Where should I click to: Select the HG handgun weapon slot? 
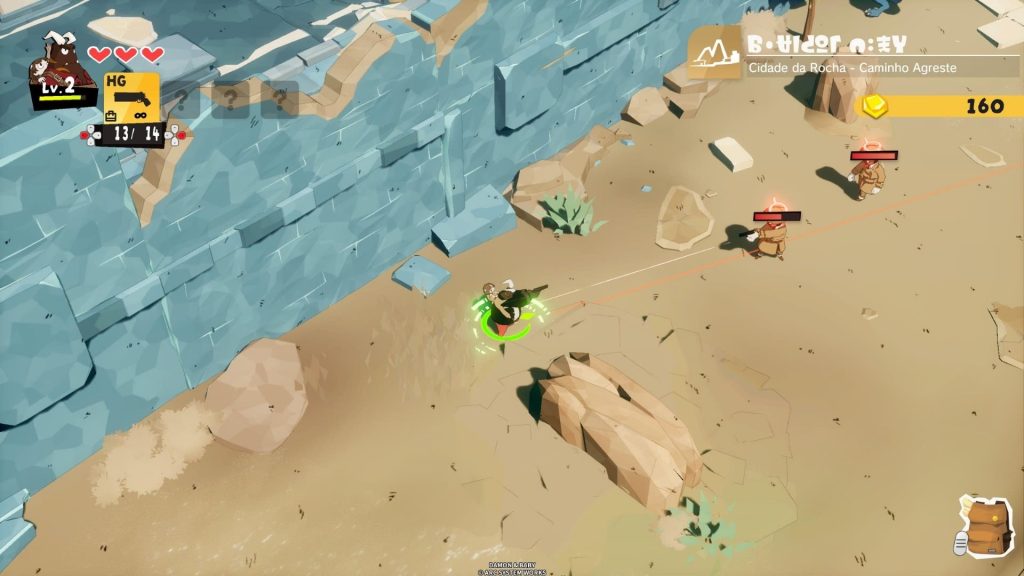tap(131, 98)
